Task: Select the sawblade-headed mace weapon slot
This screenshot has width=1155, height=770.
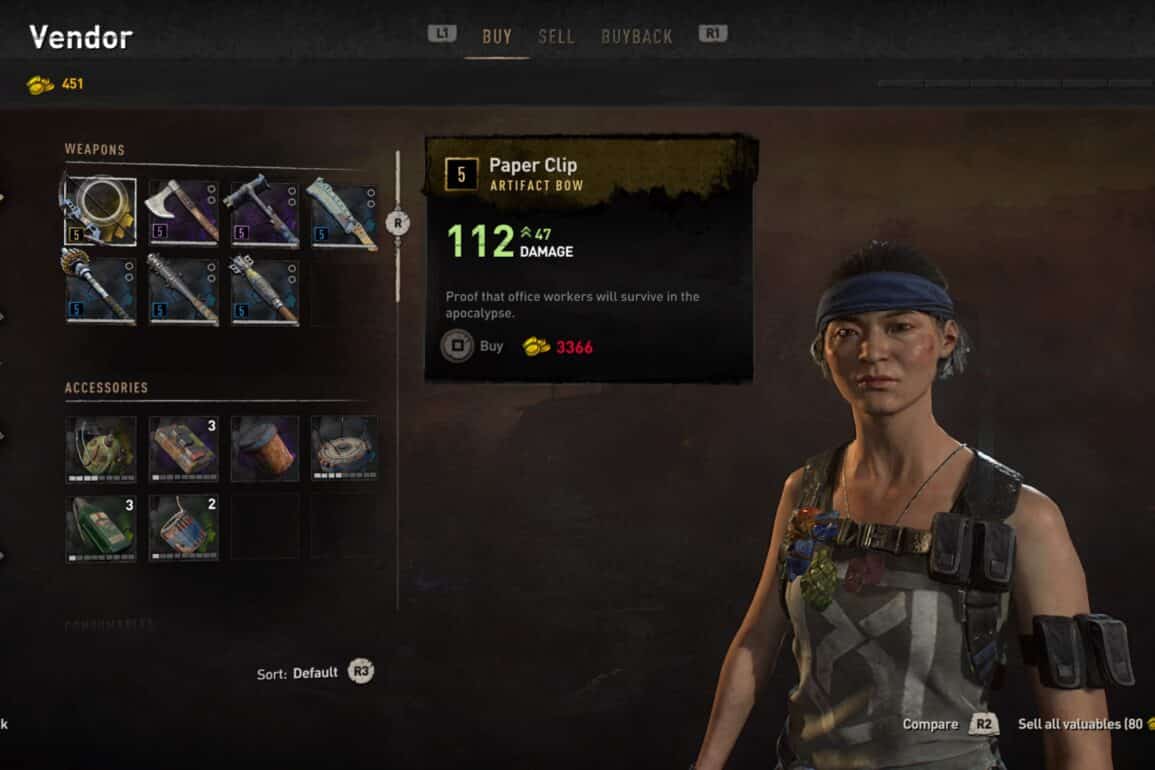Action: 101,291
